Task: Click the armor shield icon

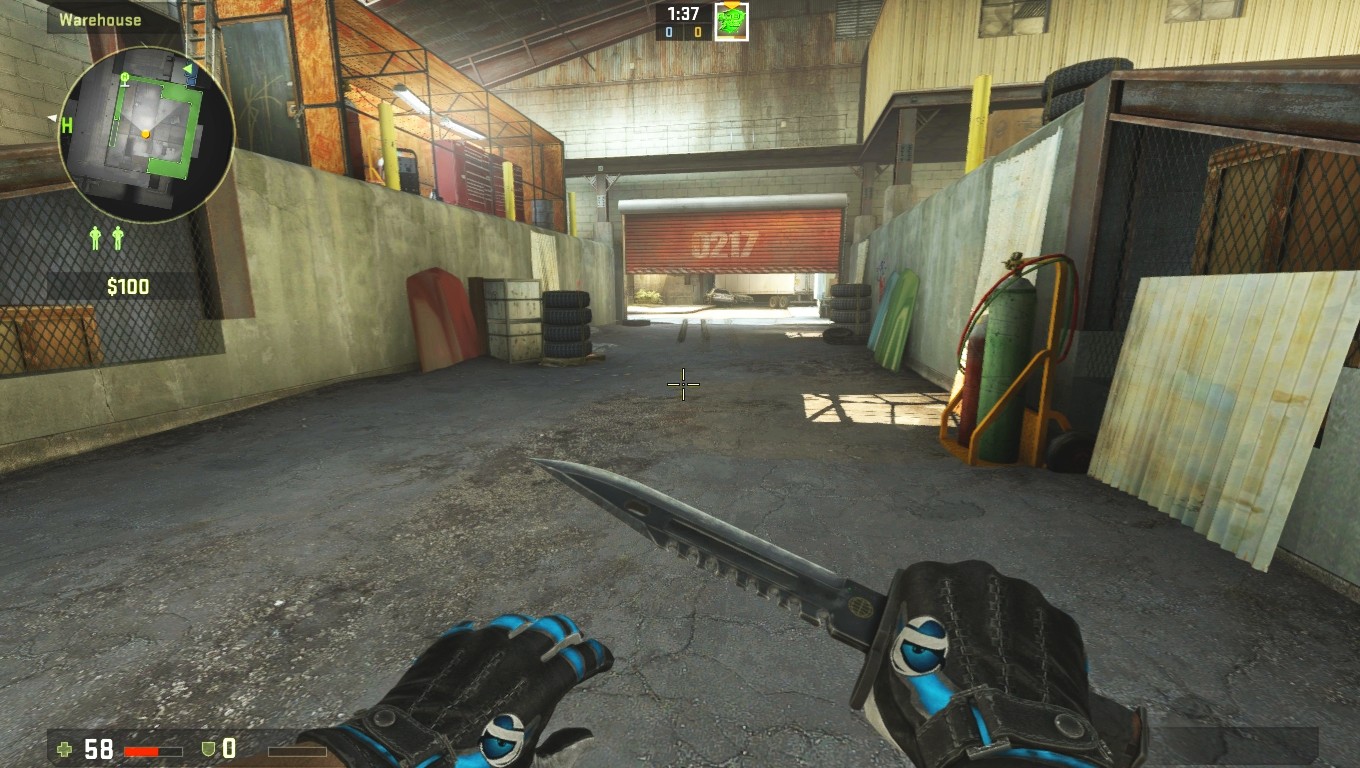Action: pyautogui.click(x=206, y=747)
